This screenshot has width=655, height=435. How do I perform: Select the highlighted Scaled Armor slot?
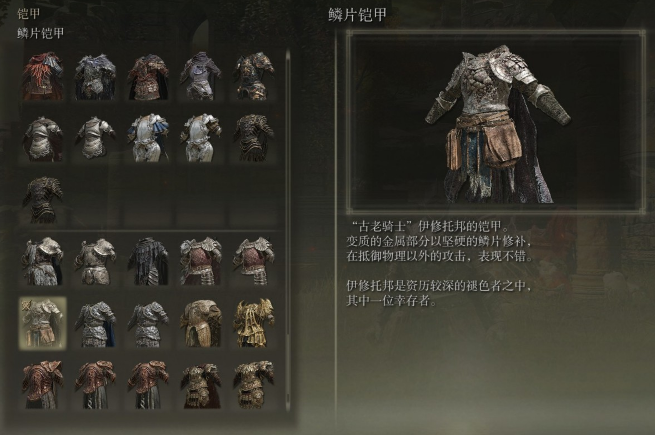[43, 322]
